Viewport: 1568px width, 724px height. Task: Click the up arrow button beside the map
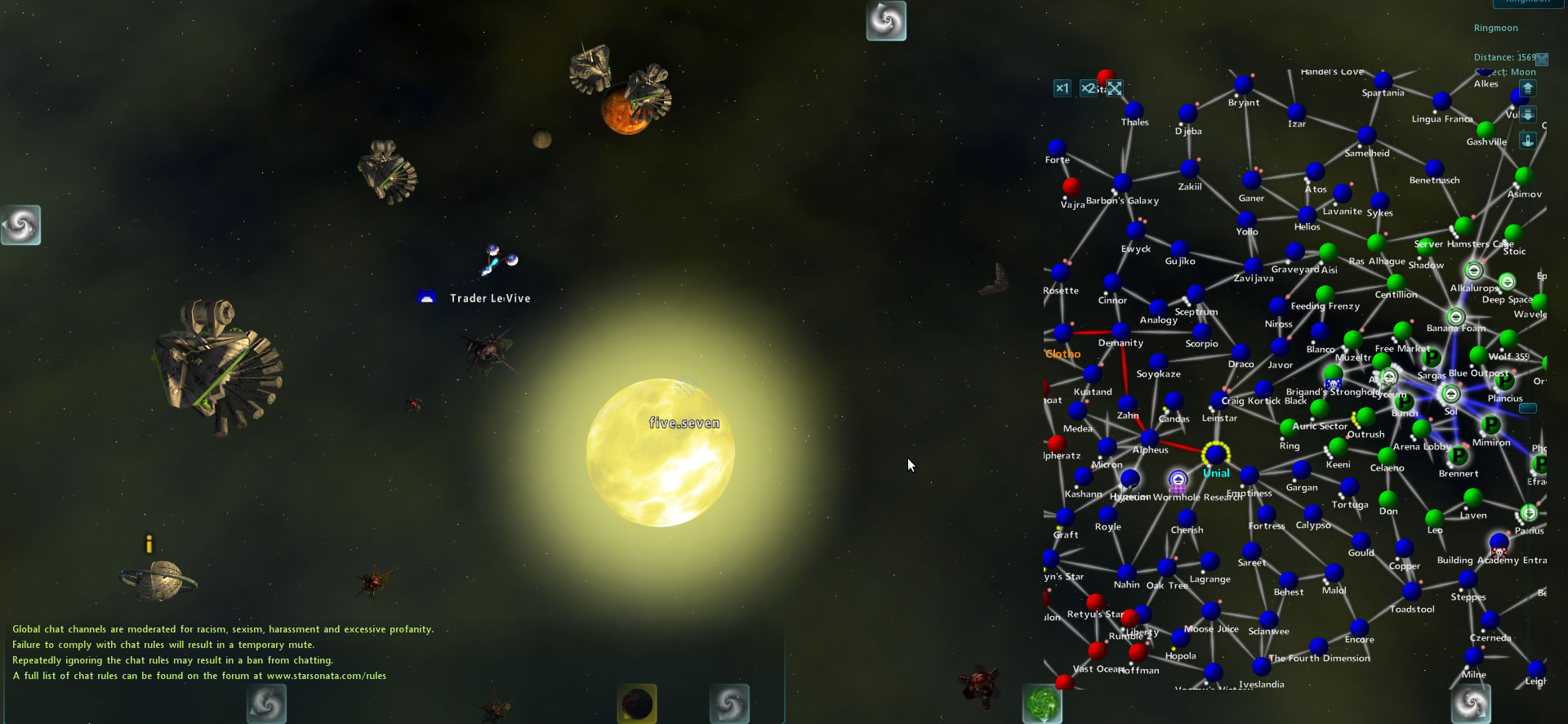[x=1528, y=88]
